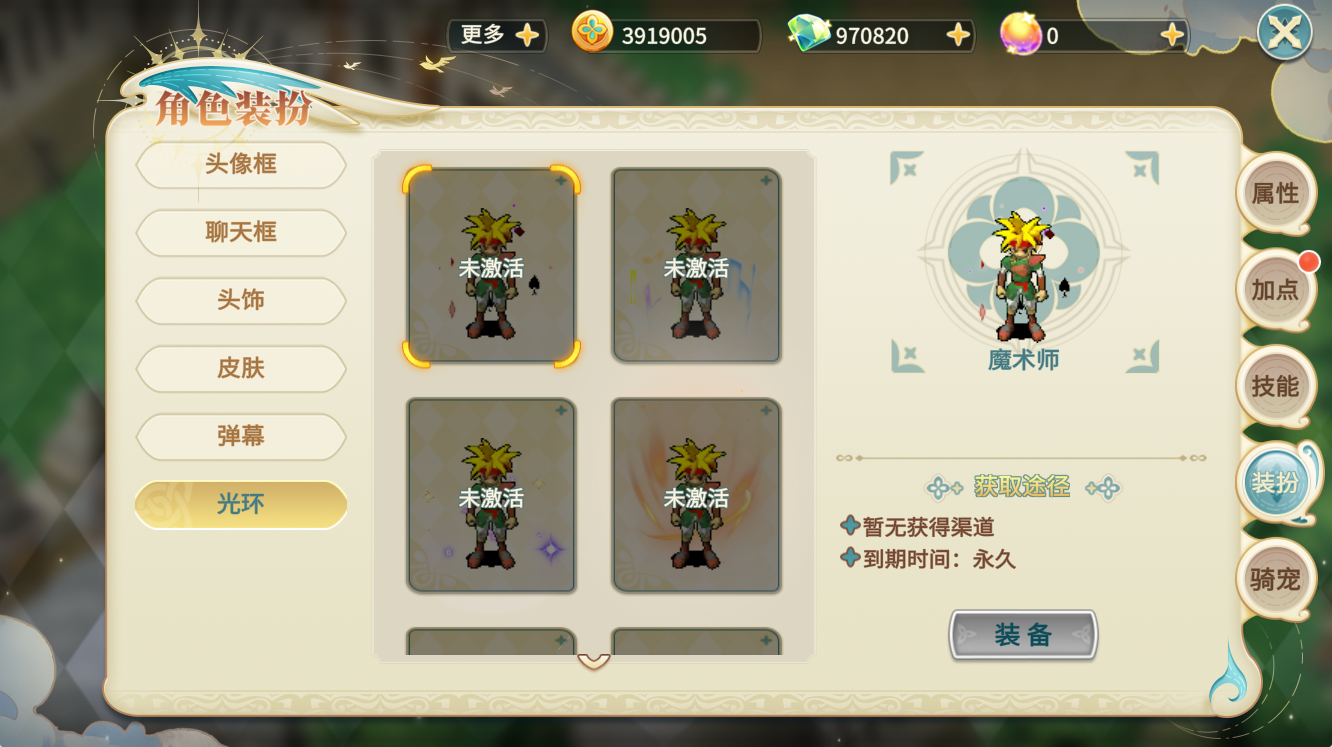This screenshot has height=747, width=1332.
Task: Select the 光环 category
Action: [x=241, y=504]
